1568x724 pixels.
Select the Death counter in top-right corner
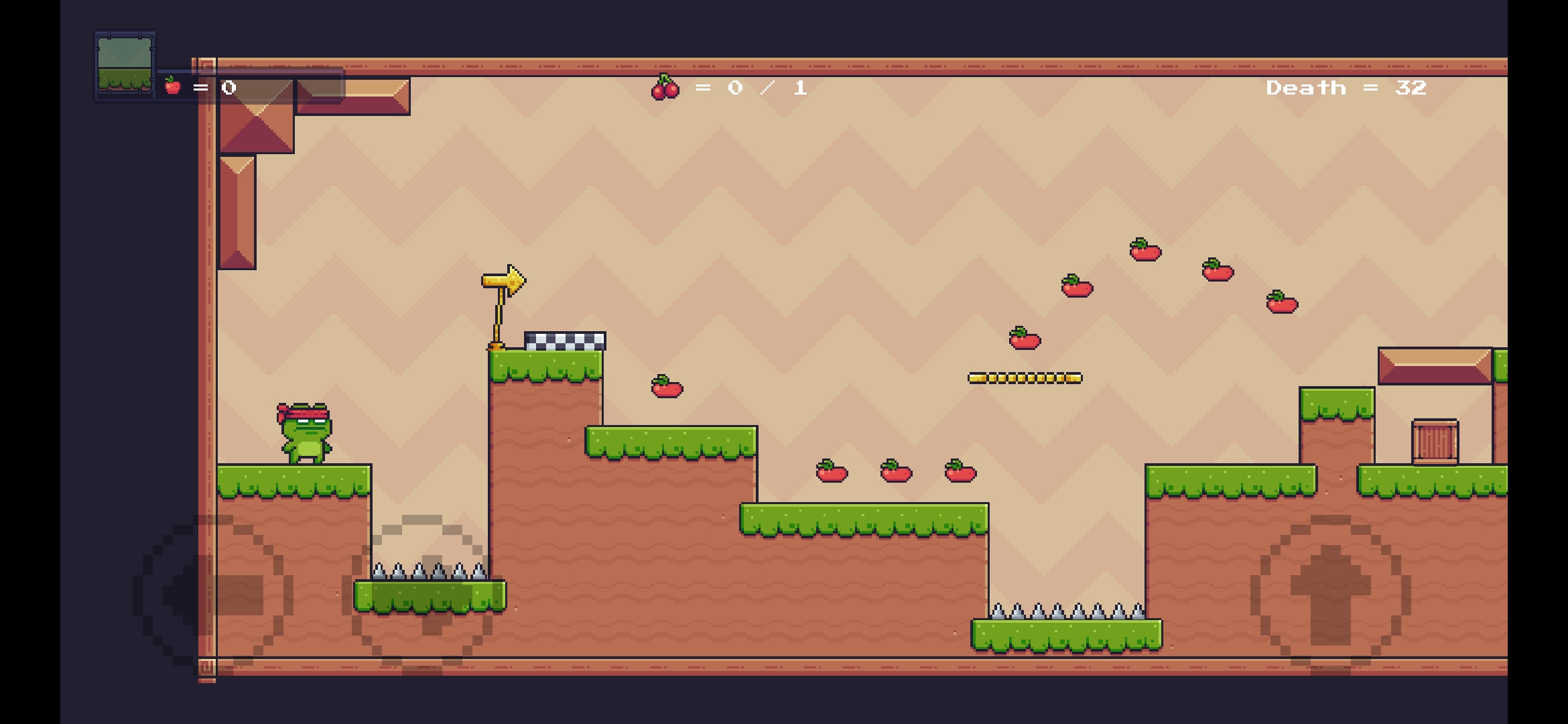click(1347, 87)
